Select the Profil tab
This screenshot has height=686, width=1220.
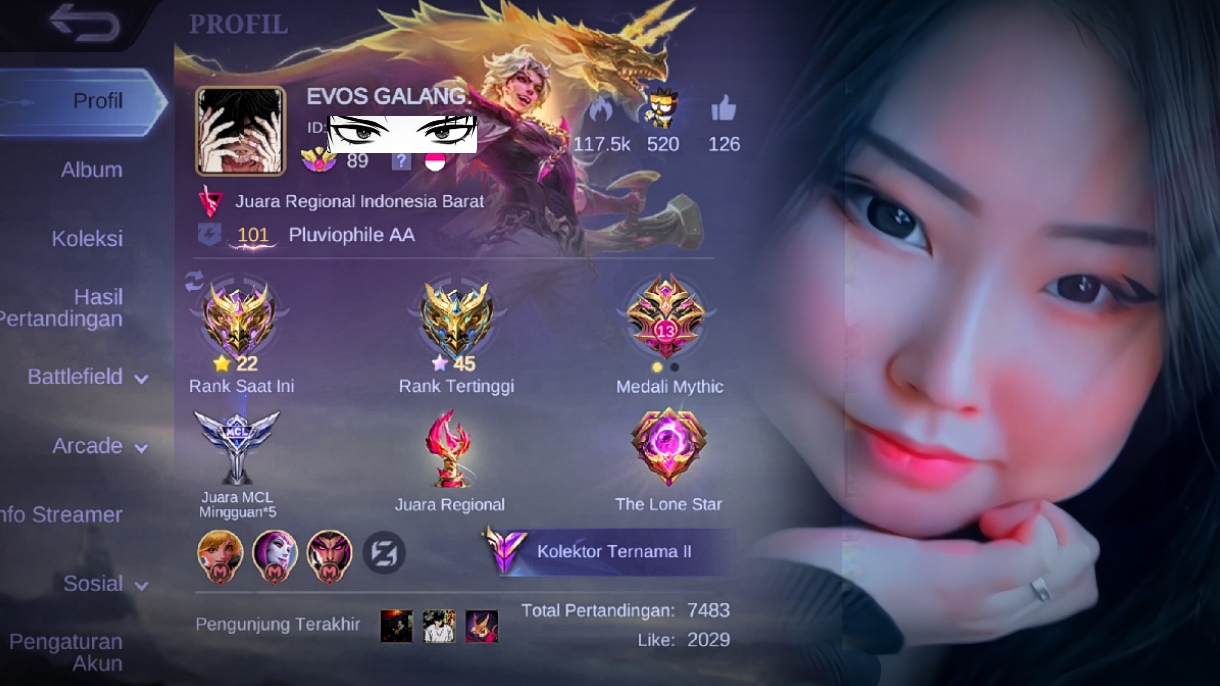point(97,101)
